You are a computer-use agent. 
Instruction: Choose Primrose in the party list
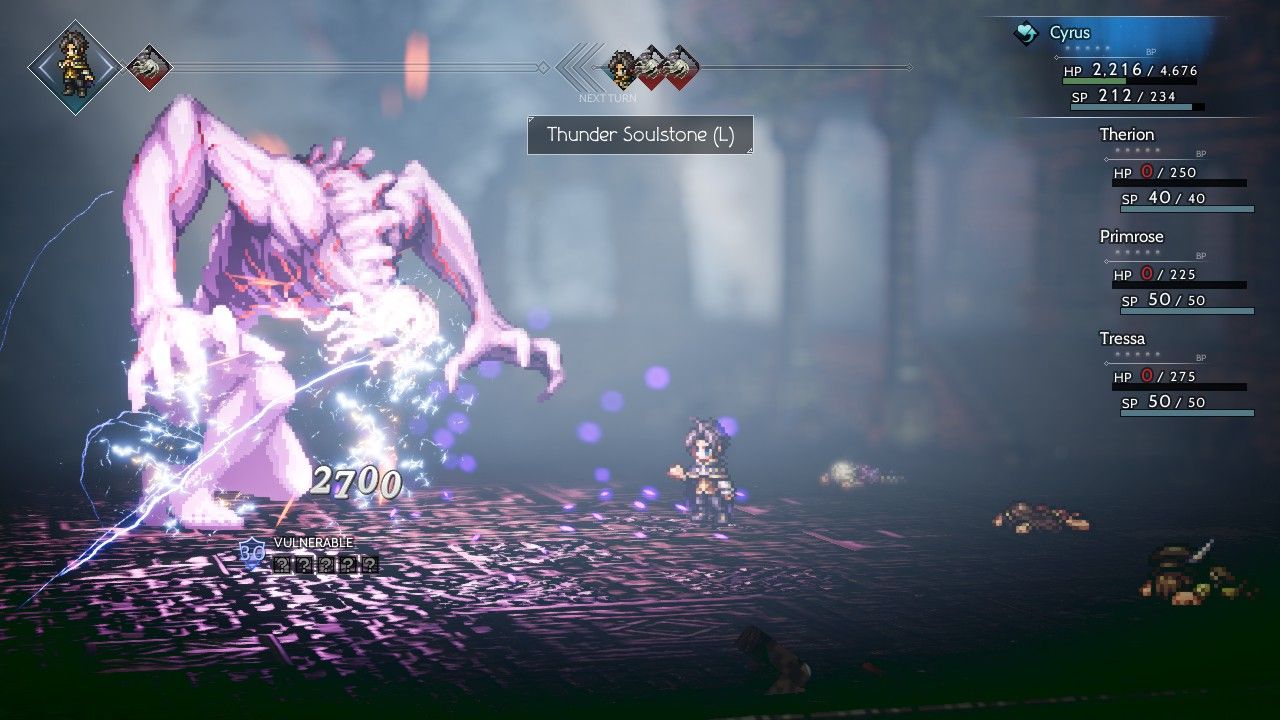pyautogui.click(x=1131, y=237)
